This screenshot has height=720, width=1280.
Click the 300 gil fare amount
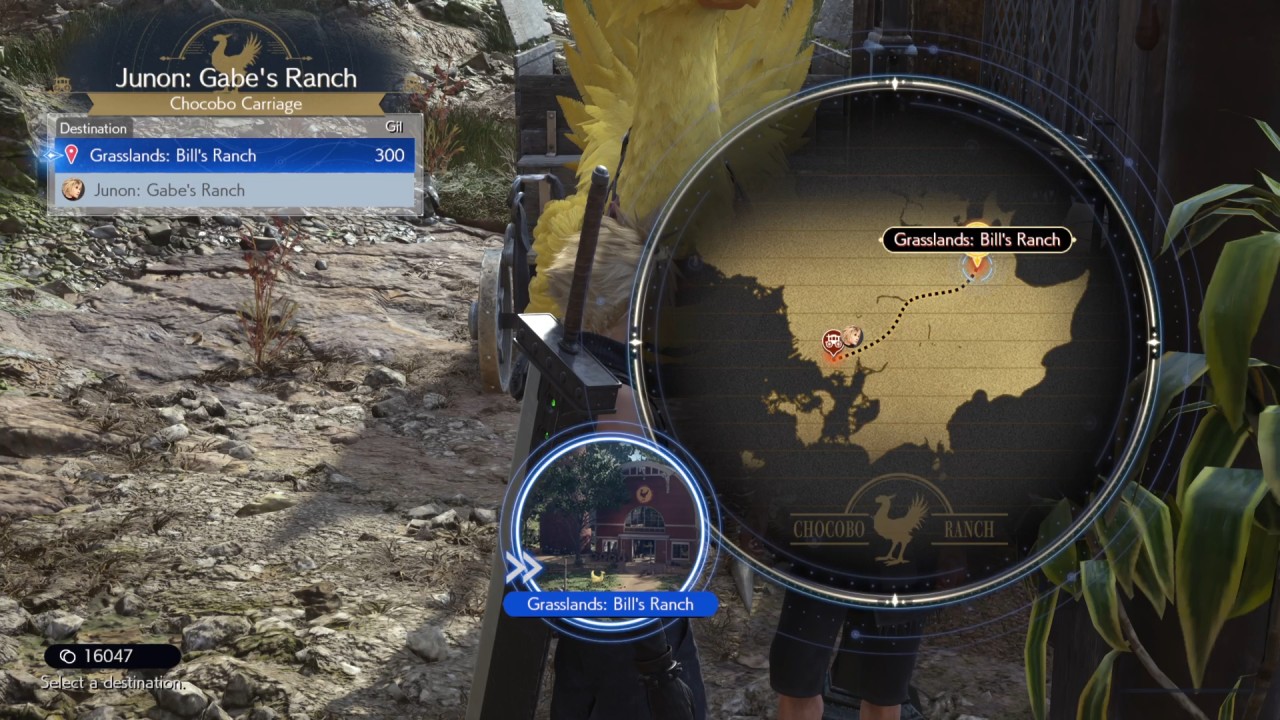click(x=391, y=155)
